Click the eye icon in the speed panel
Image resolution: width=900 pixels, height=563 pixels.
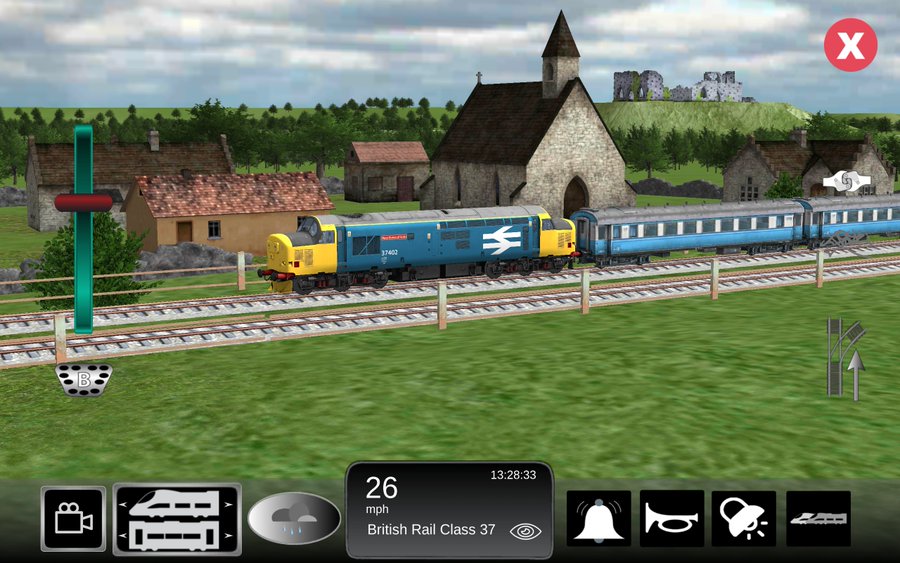pos(525,531)
